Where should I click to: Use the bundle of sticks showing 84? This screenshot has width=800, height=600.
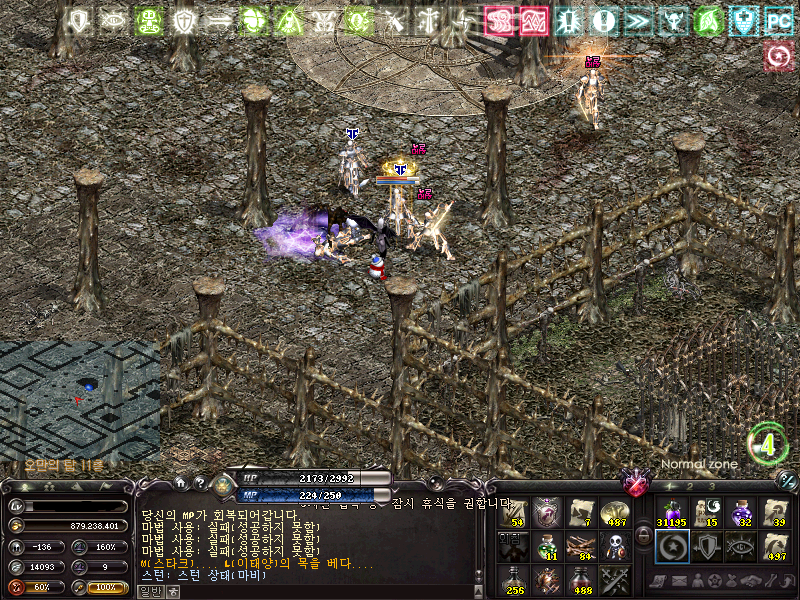coord(579,546)
